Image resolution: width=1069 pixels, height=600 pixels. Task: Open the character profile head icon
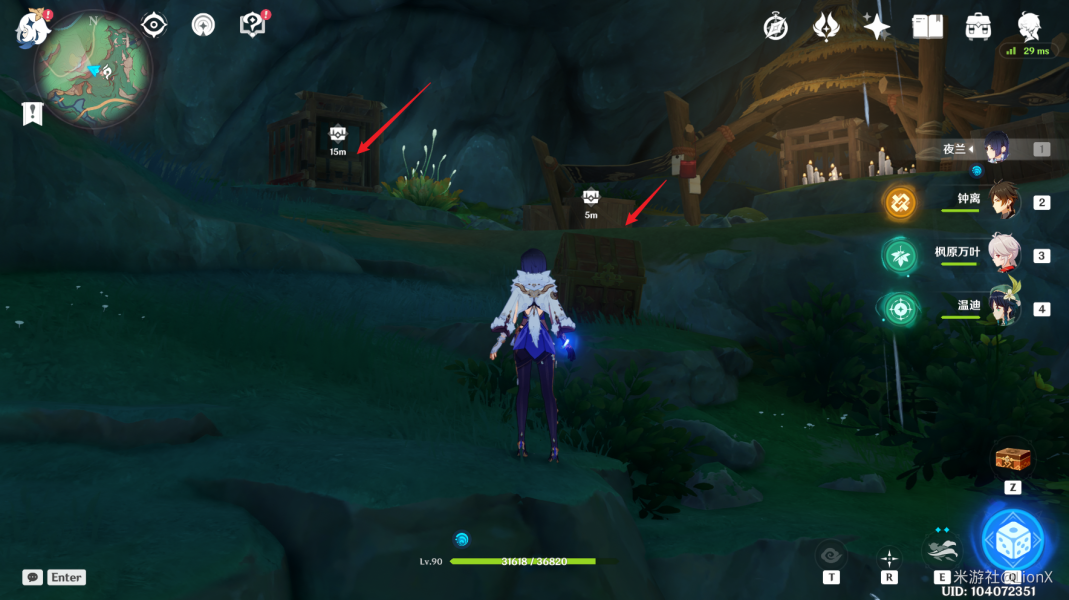(x=1029, y=25)
